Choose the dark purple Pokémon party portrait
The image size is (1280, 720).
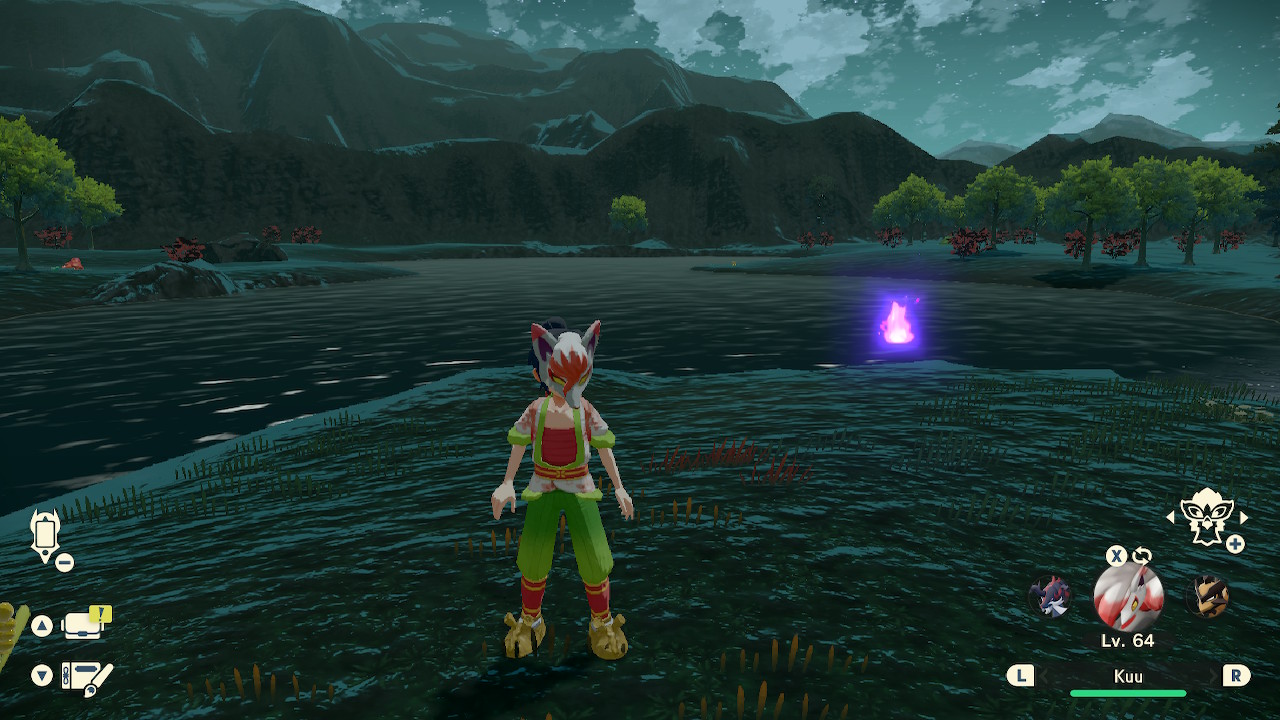[1051, 597]
